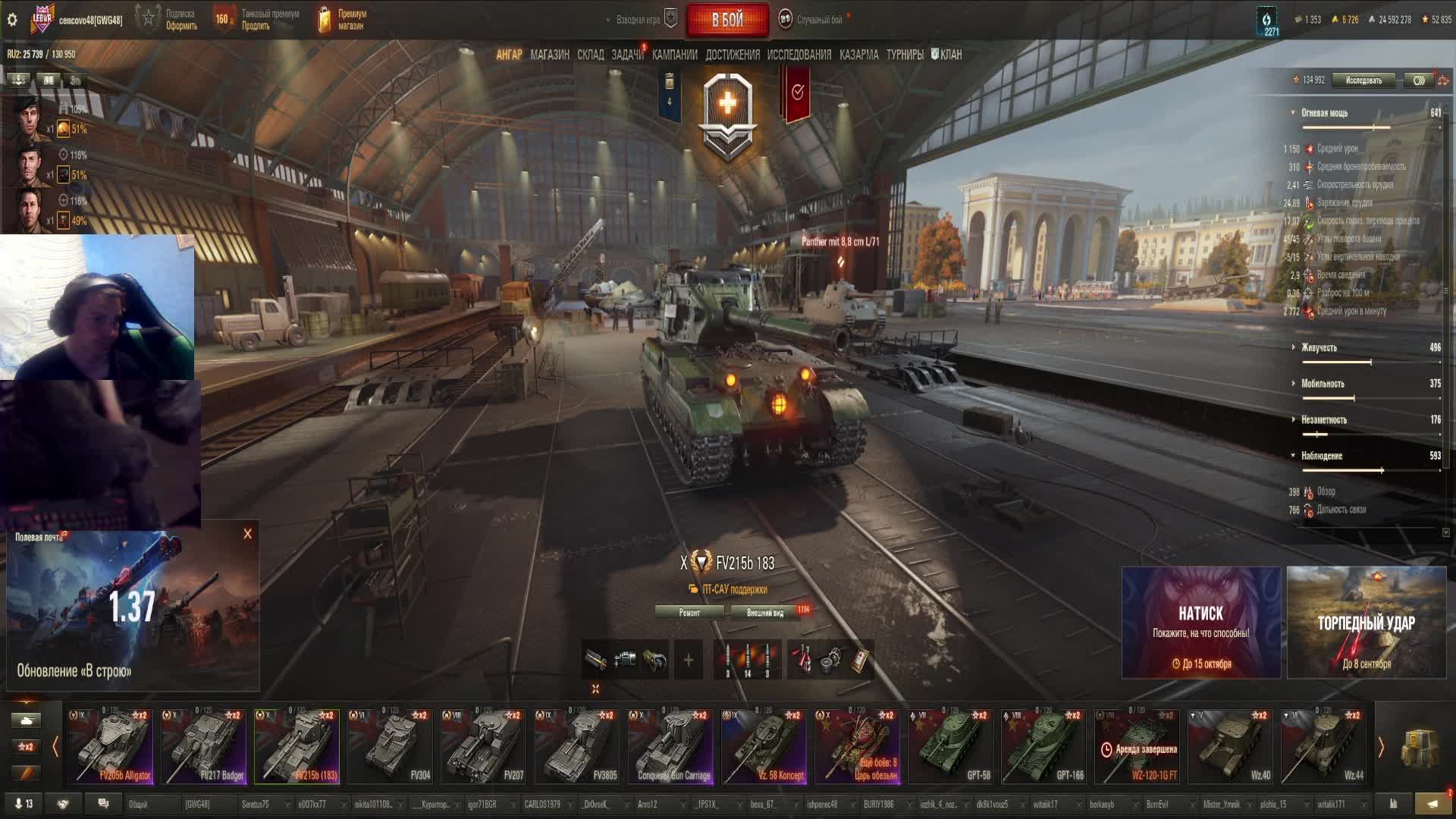
Task: Choose the Conqueror Gun Carriage tank
Action: click(671, 746)
